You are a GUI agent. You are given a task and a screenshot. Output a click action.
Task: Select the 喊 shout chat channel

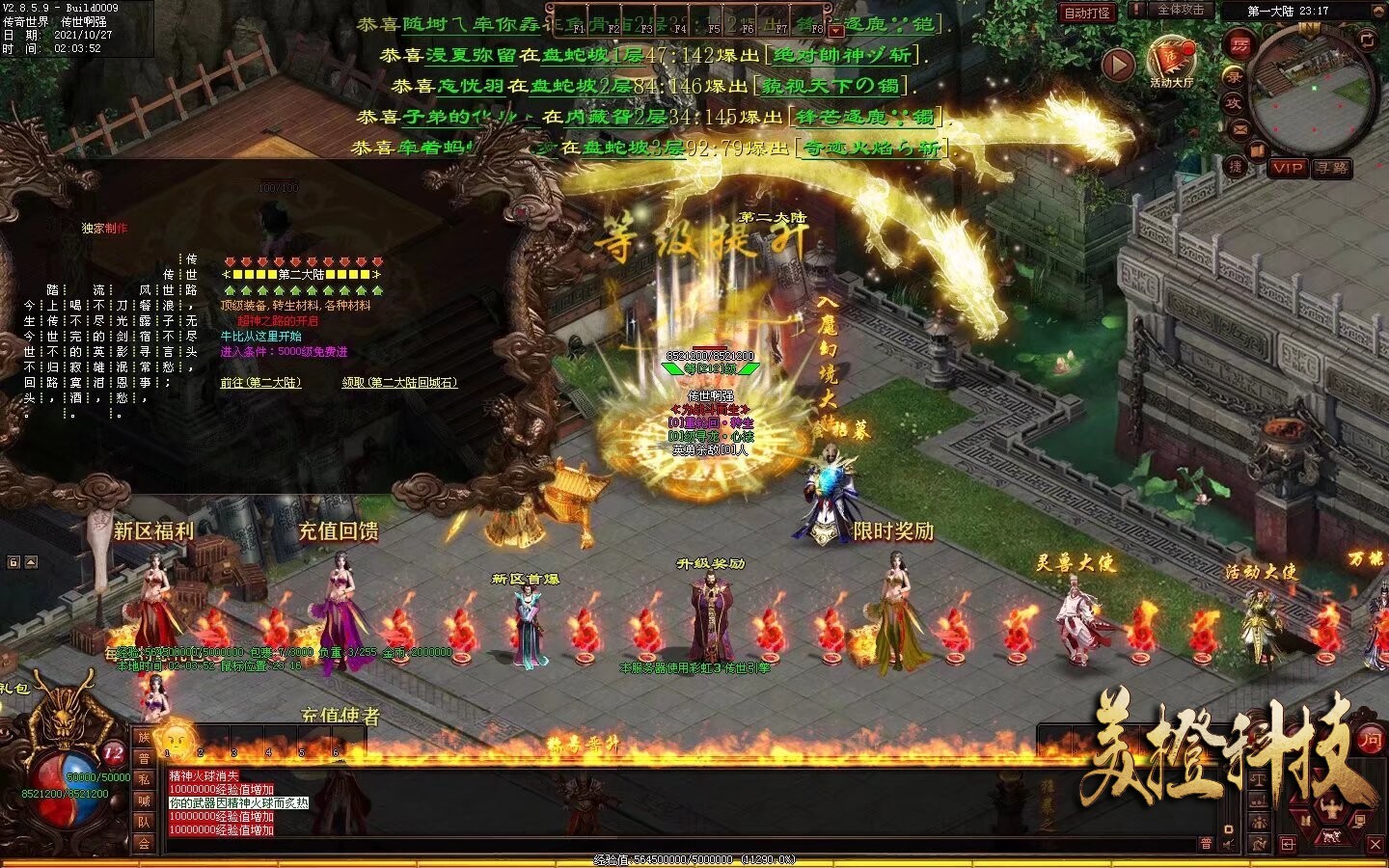[x=144, y=800]
